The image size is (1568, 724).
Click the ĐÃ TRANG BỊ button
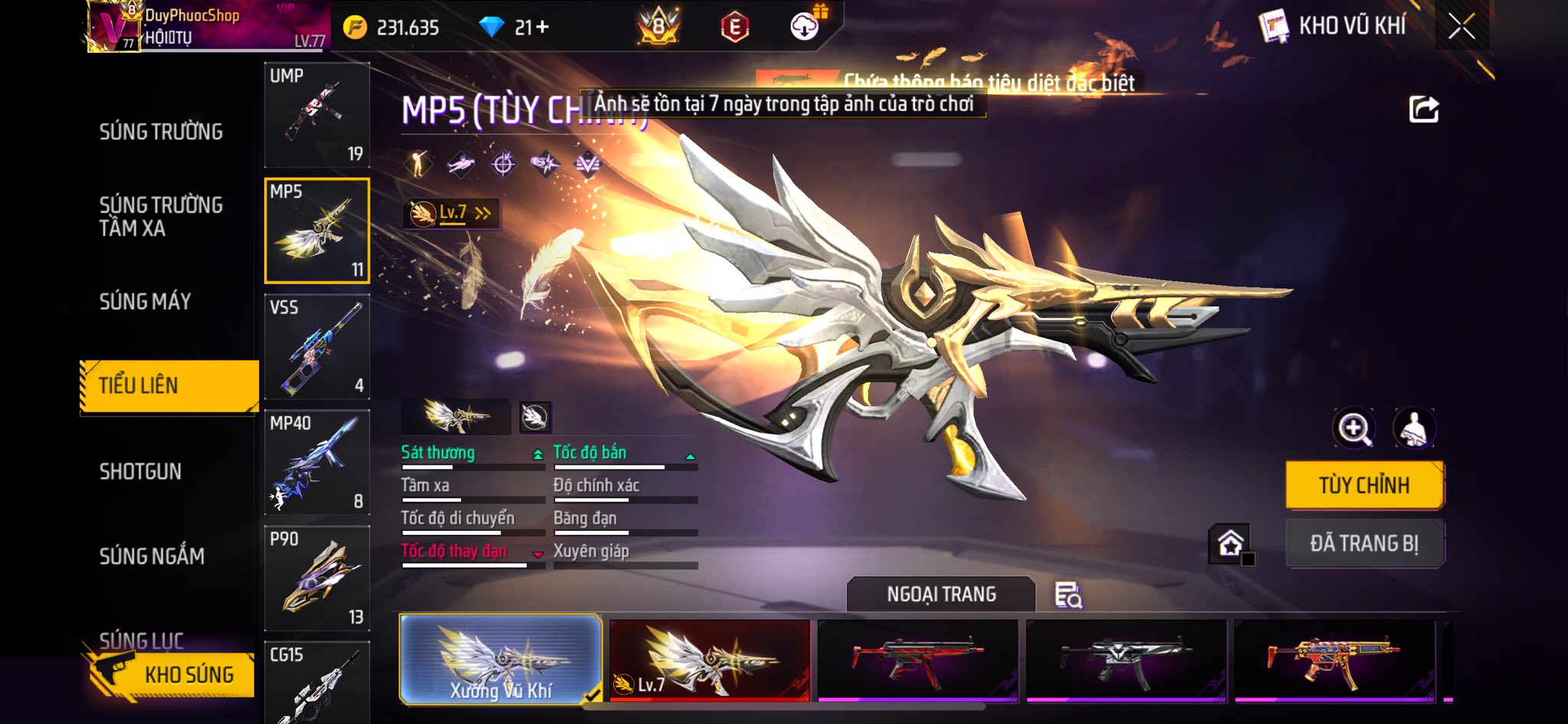click(1364, 543)
